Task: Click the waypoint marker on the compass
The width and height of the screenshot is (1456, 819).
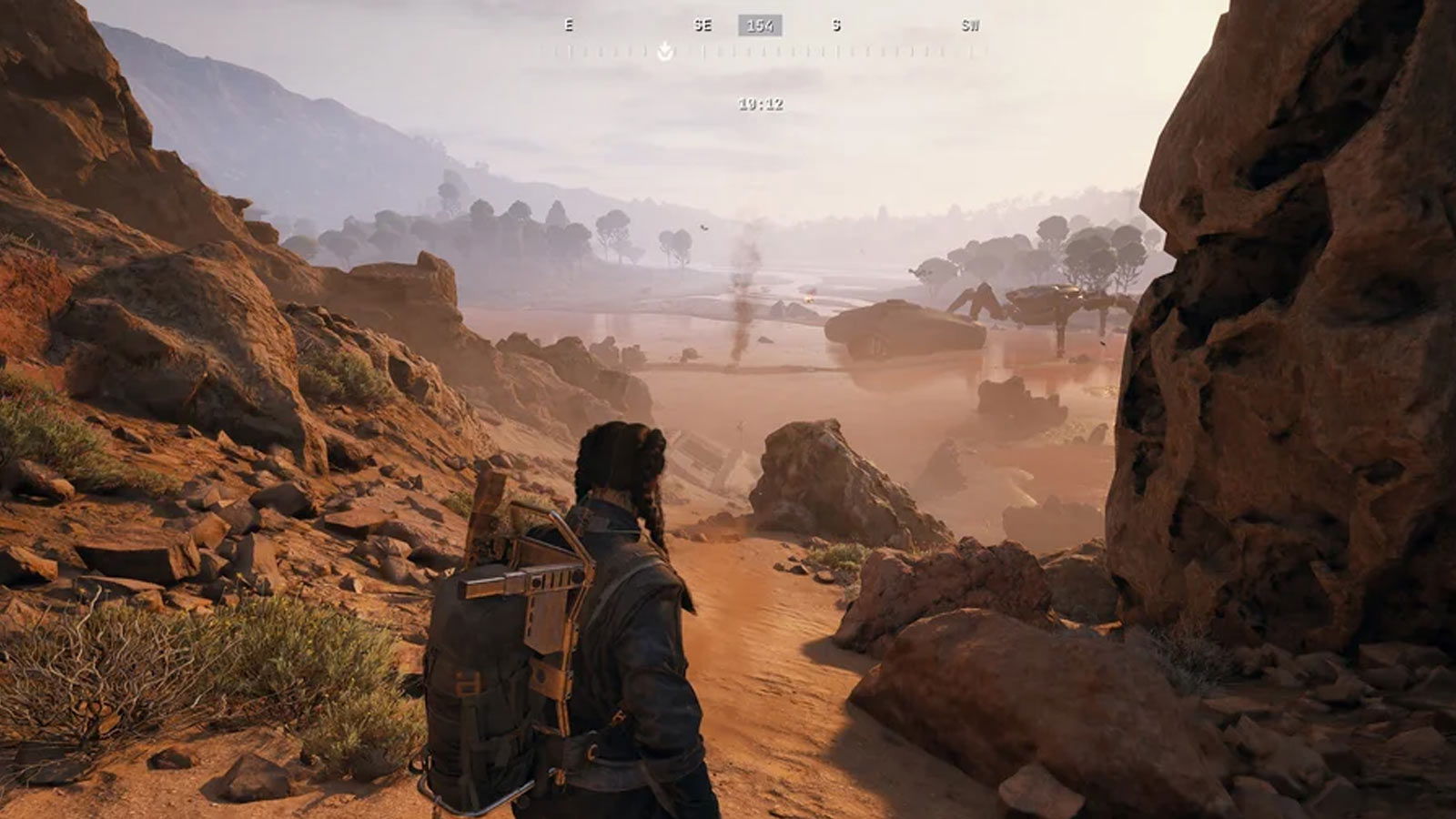Action: click(665, 51)
